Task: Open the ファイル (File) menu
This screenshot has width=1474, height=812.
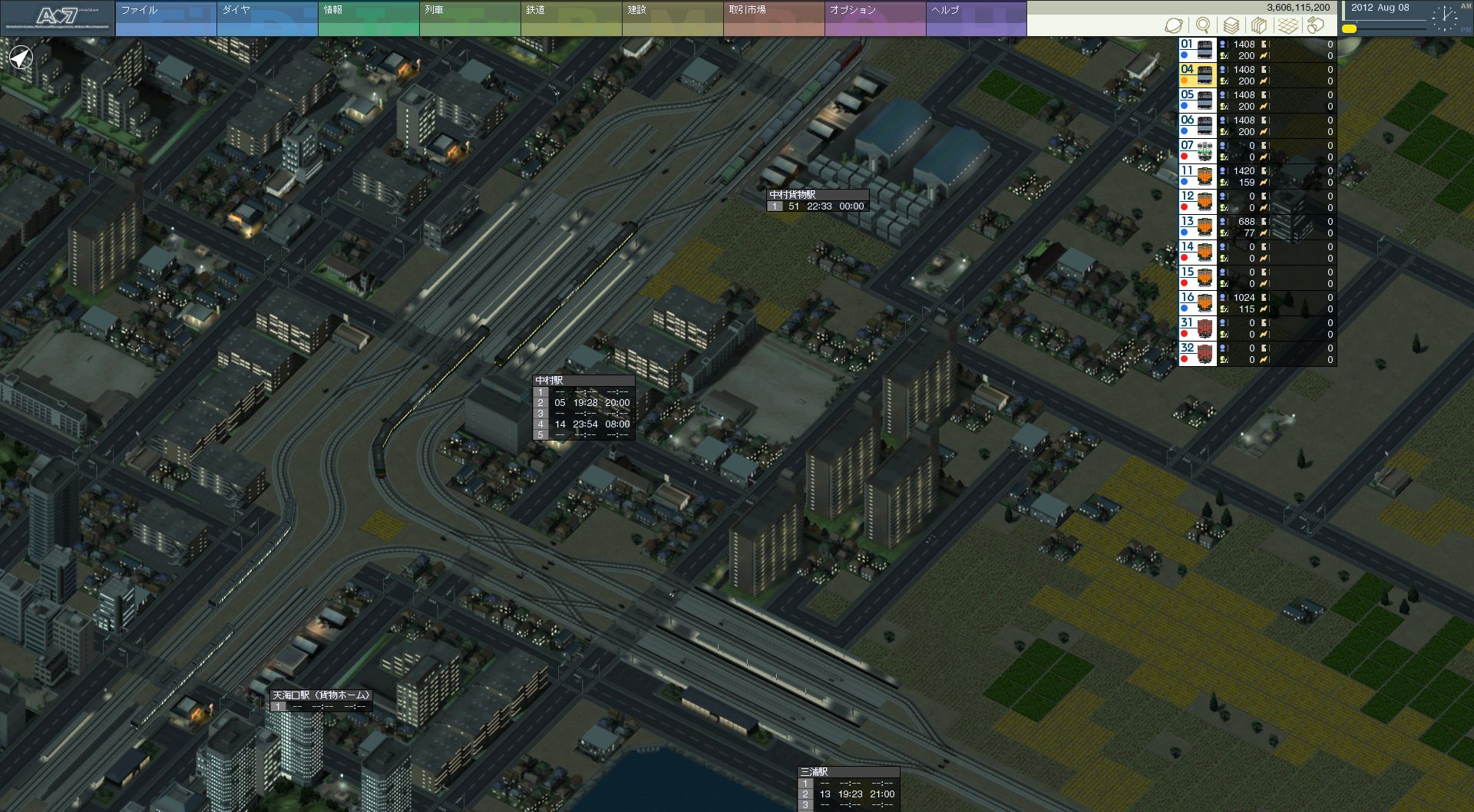Action: [x=165, y=18]
